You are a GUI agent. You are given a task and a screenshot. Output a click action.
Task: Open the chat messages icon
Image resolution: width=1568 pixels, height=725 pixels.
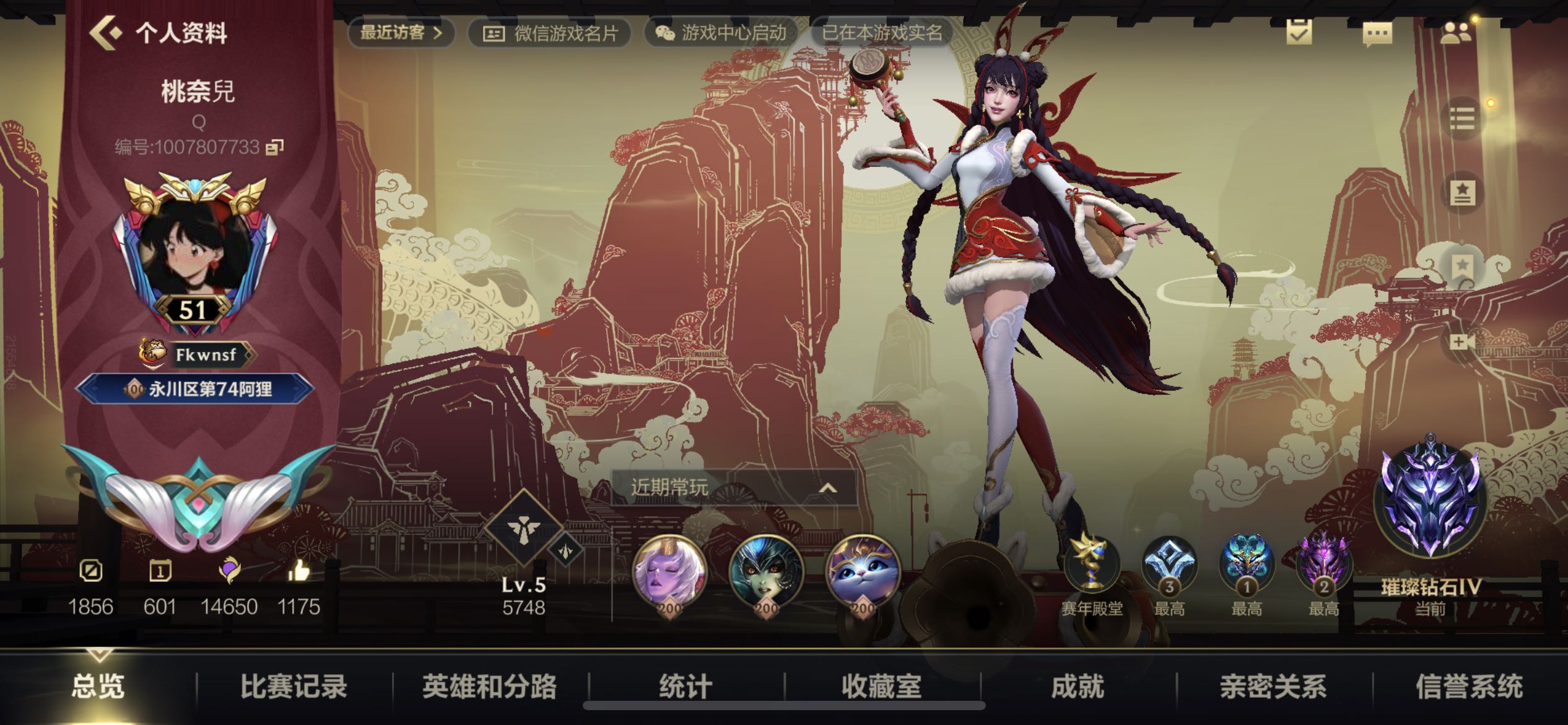point(1377,33)
